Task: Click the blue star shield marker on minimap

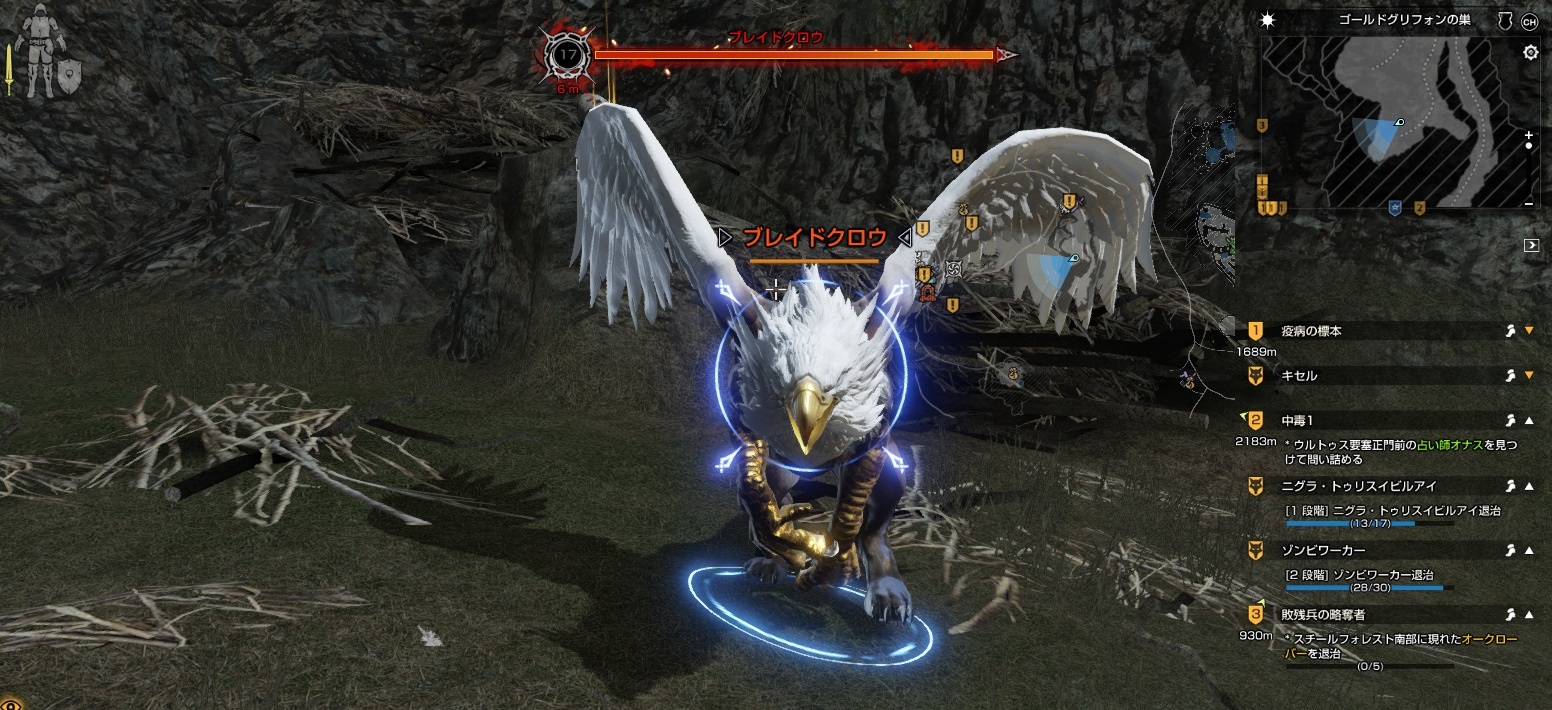Action: pos(1394,207)
